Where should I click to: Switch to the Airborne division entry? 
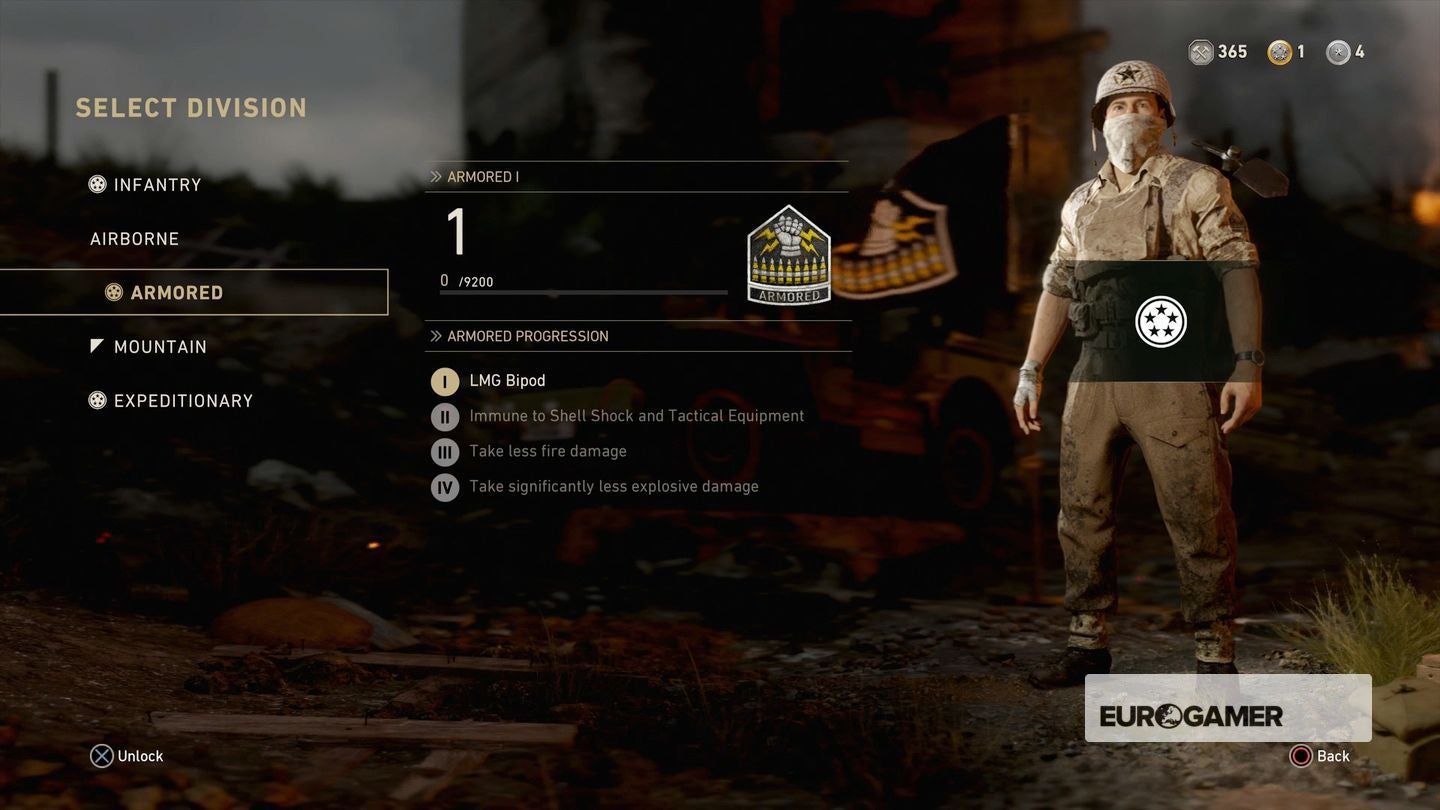tap(134, 238)
